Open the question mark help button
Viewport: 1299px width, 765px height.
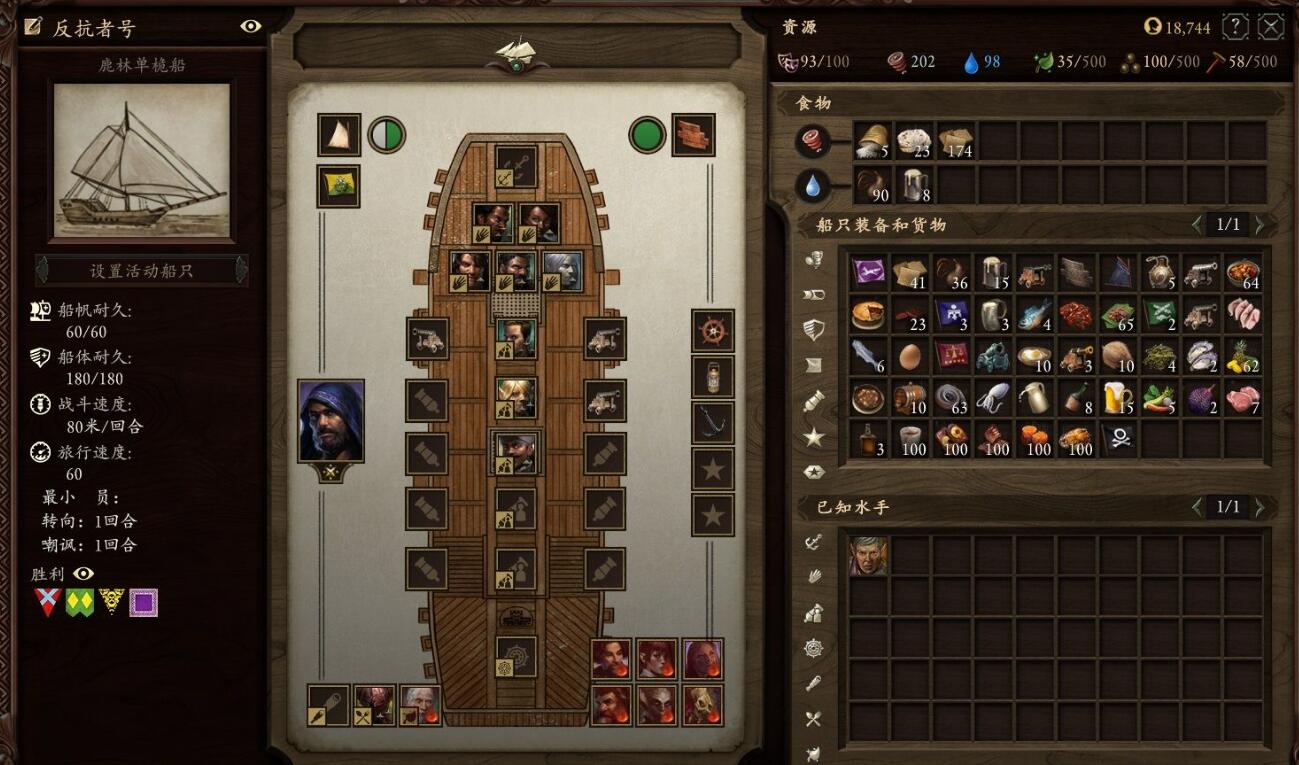pyautogui.click(x=1236, y=27)
